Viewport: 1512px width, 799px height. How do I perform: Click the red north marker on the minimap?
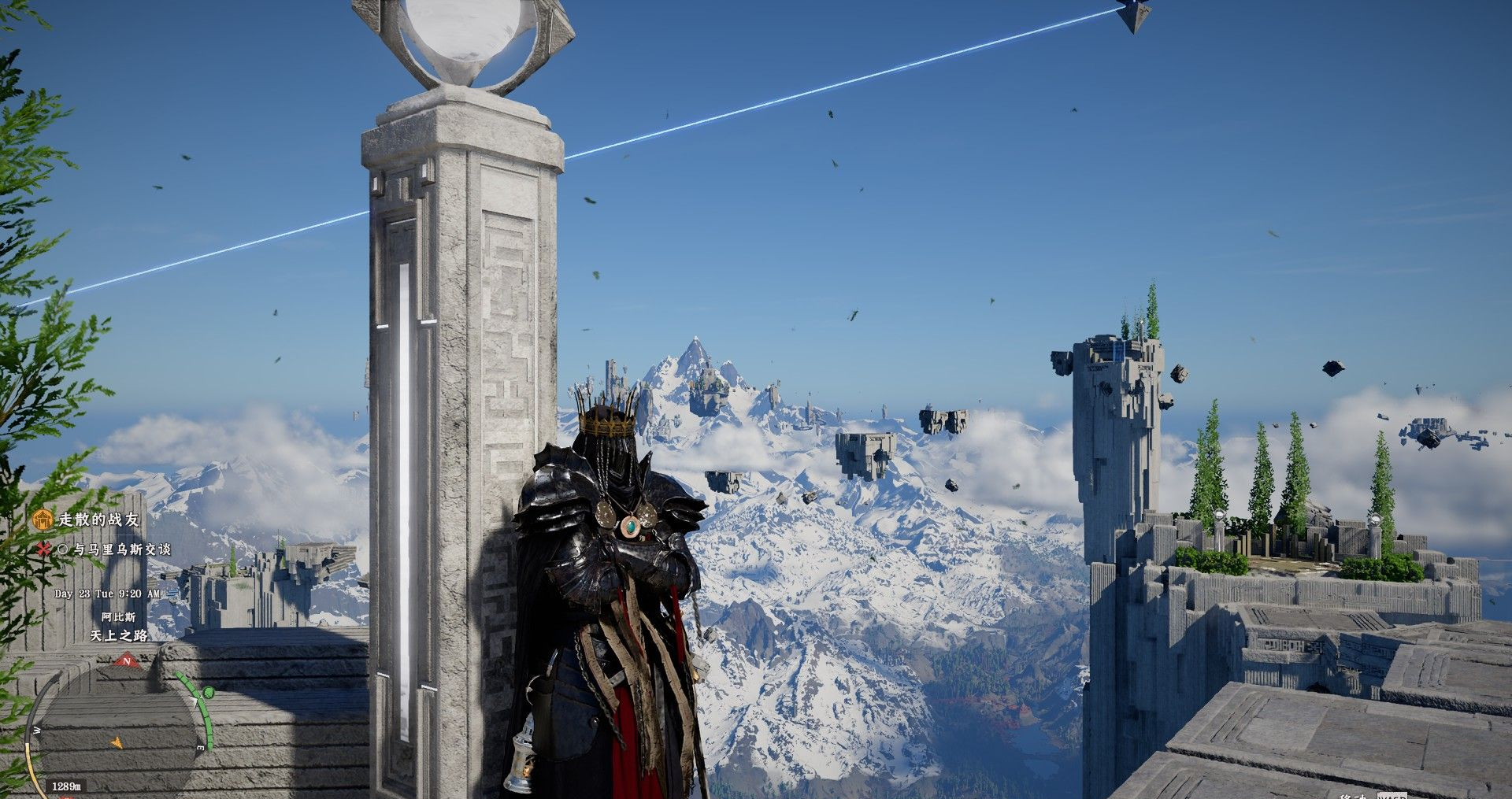coord(126,662)
